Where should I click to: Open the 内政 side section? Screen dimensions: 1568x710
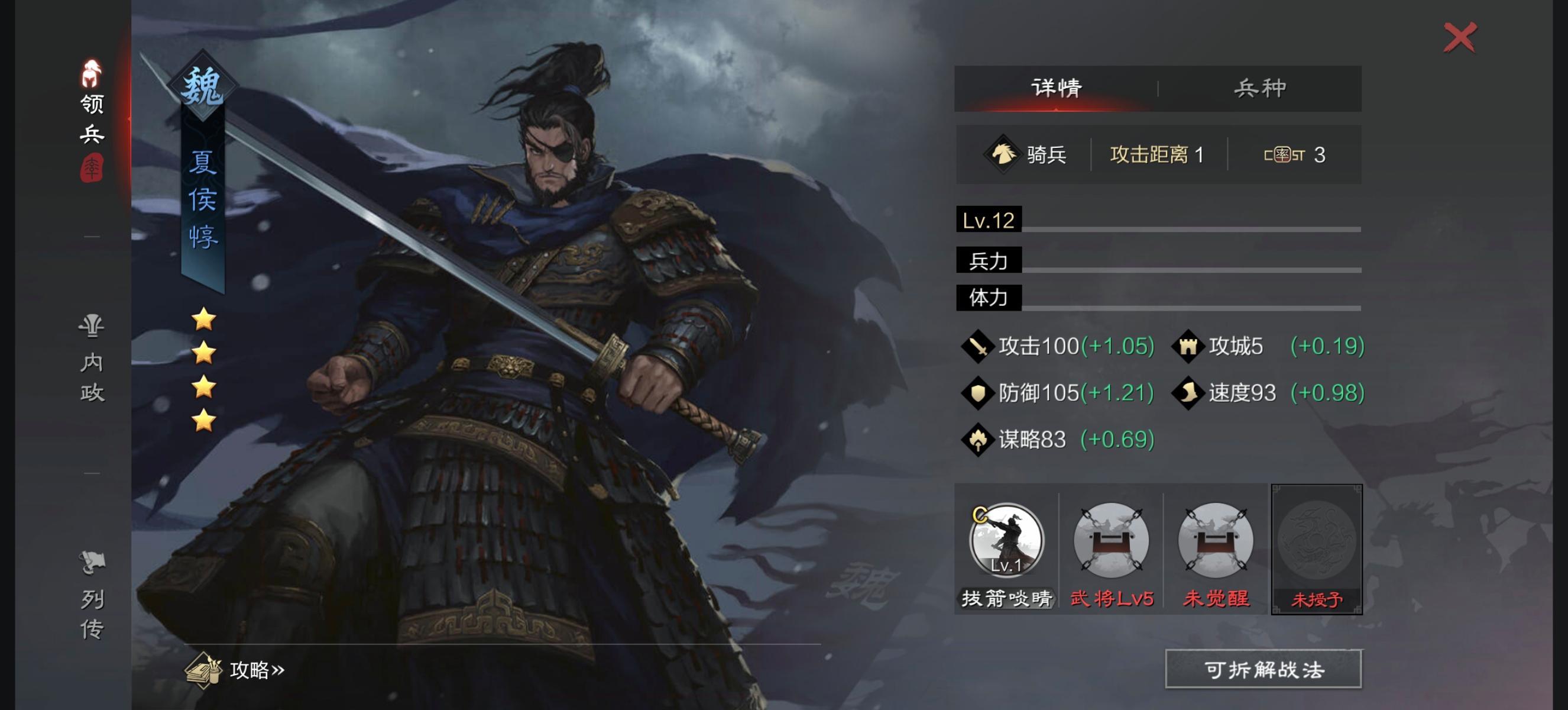tap(92, 359)
